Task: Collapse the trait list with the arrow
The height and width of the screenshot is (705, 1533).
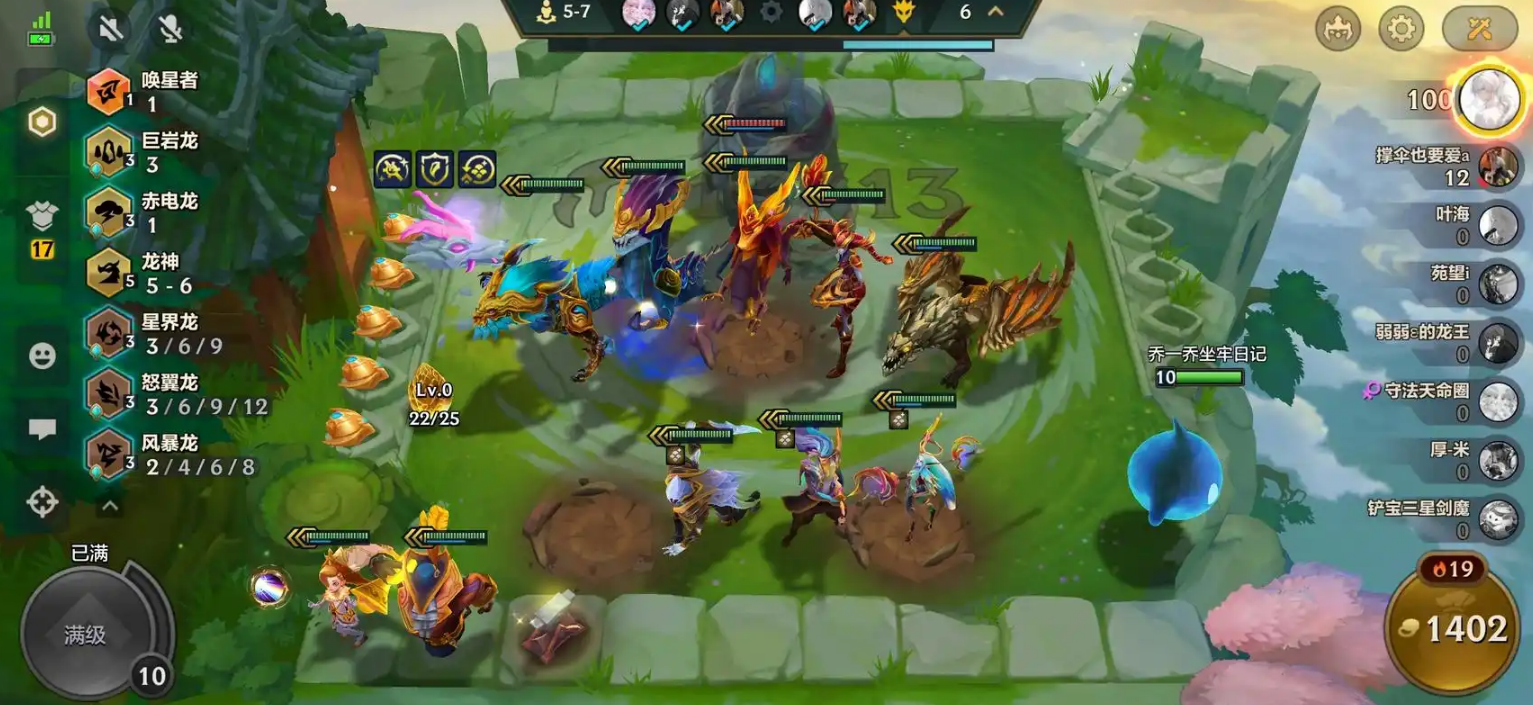Action: tap(110, 506)
